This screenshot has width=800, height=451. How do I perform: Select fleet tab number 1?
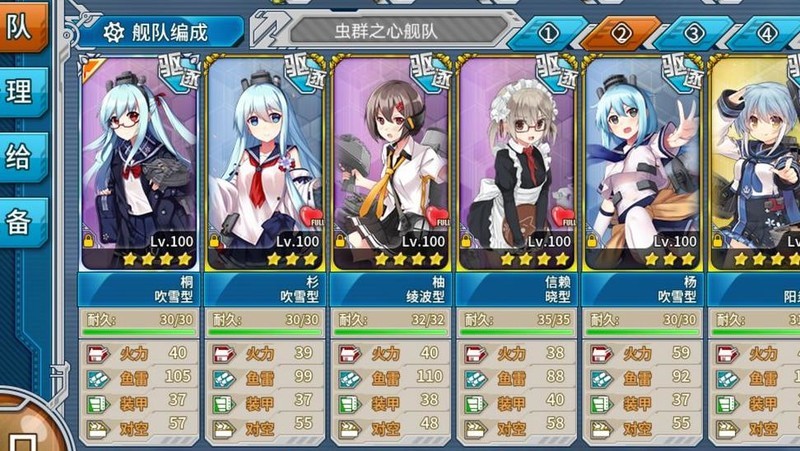548,33
